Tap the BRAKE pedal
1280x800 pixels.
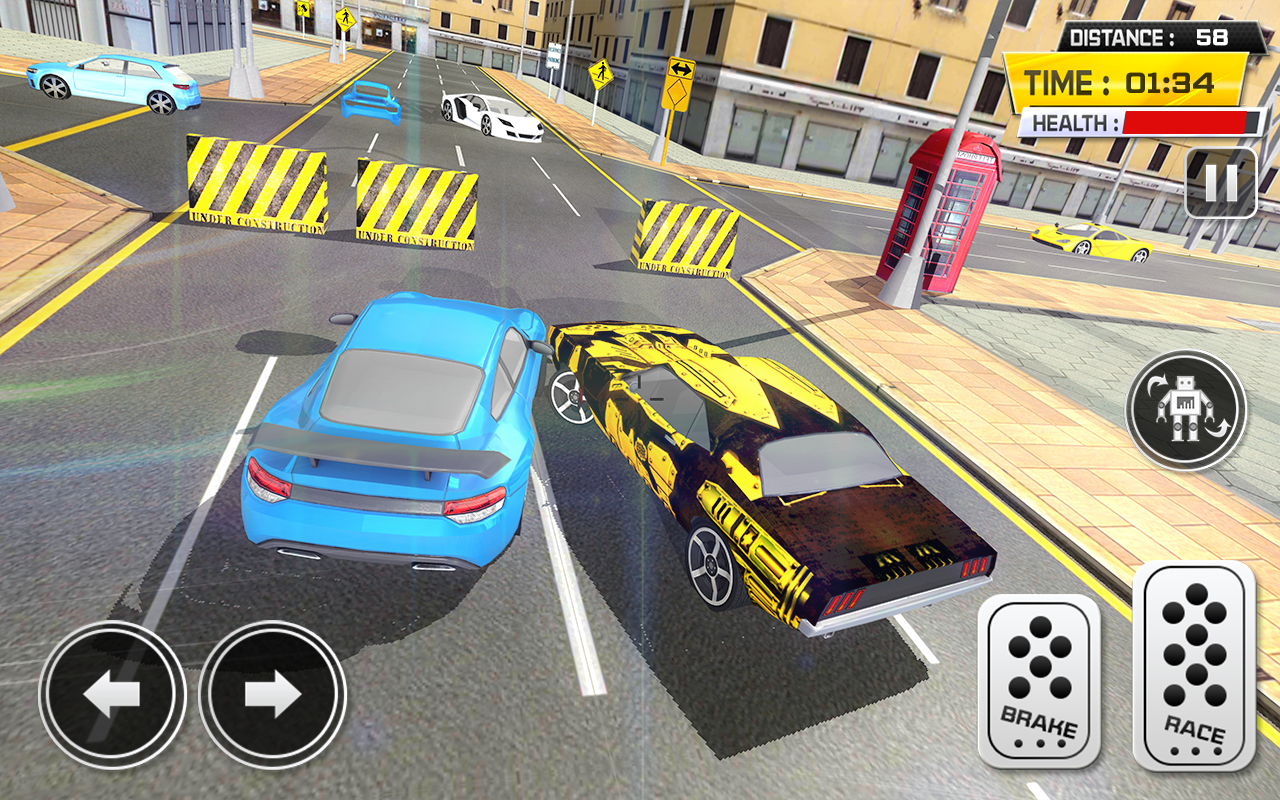tap(1038, 681)
